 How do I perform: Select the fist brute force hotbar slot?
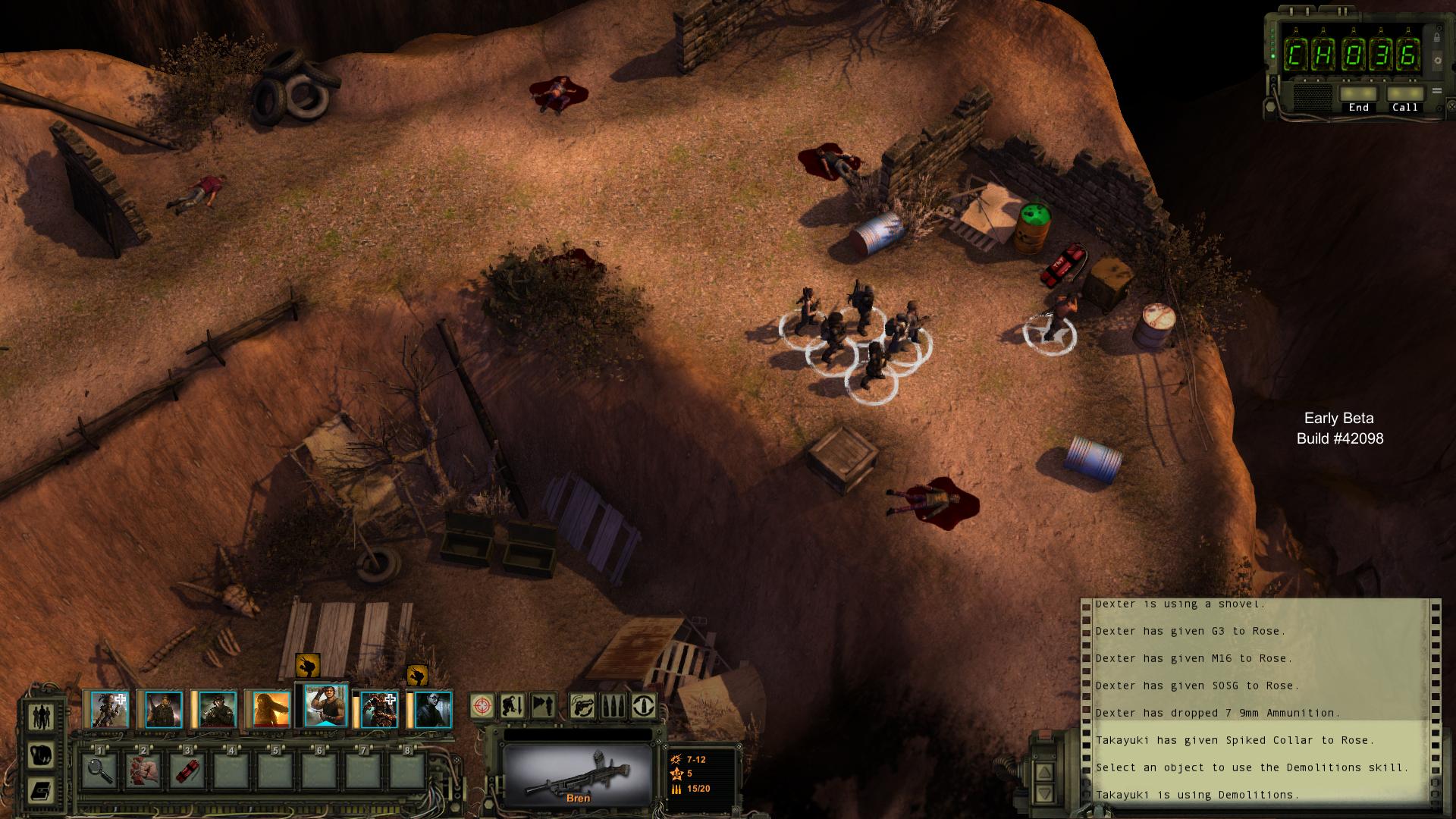coord(143,770)
